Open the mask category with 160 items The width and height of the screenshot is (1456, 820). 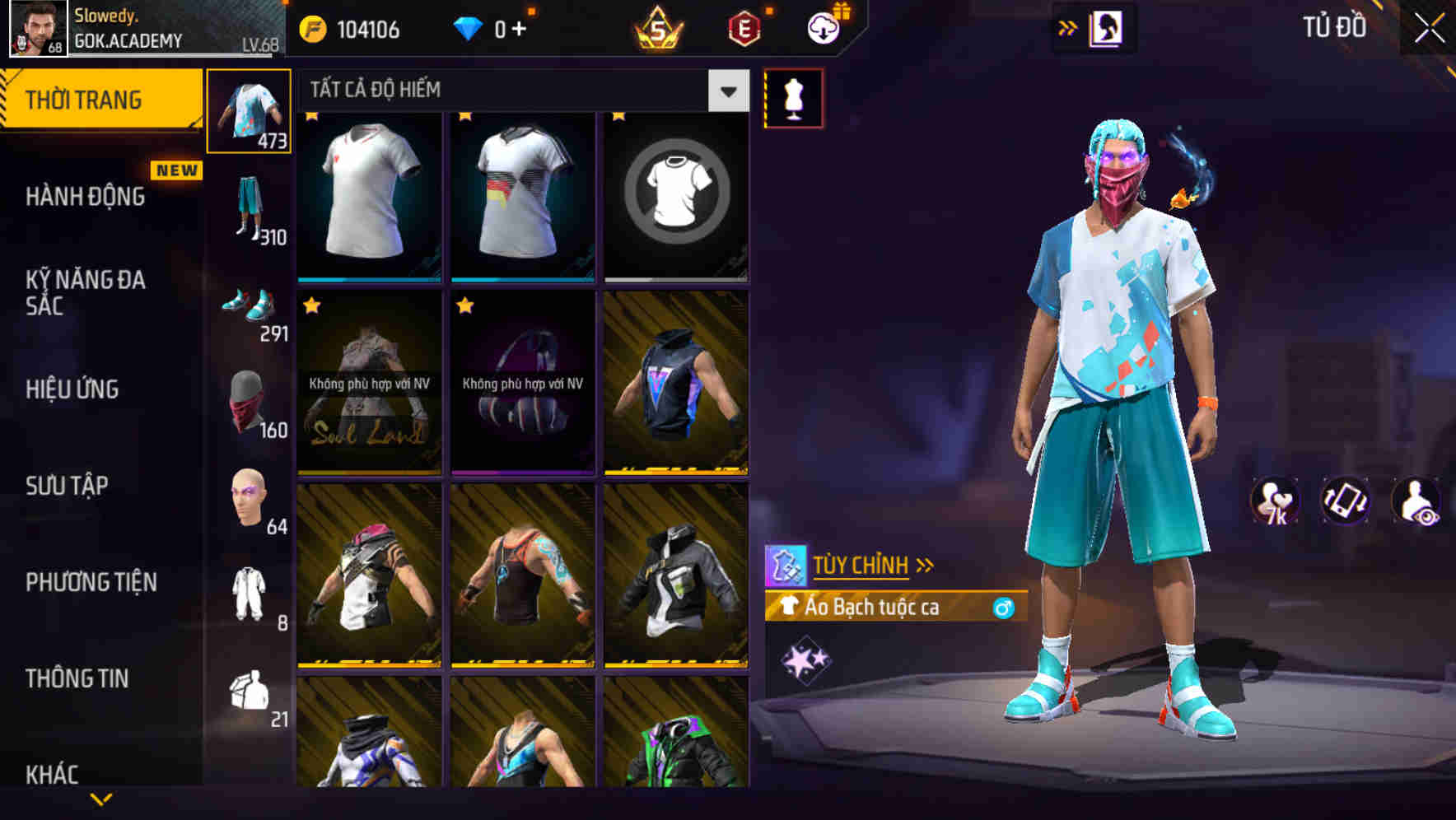(x=250, y=403)
